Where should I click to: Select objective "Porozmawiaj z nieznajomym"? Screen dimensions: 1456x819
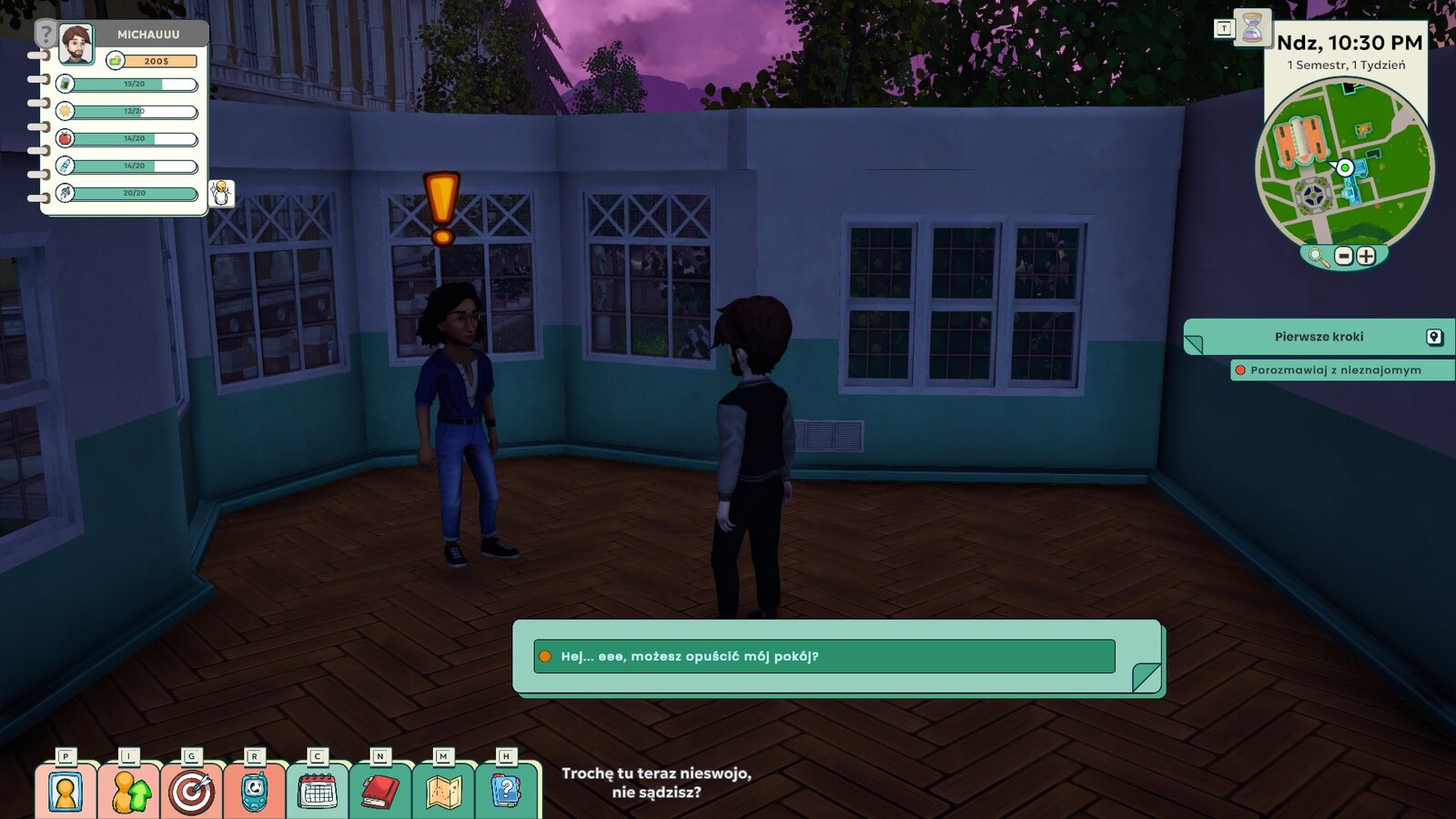[1335, 370]
